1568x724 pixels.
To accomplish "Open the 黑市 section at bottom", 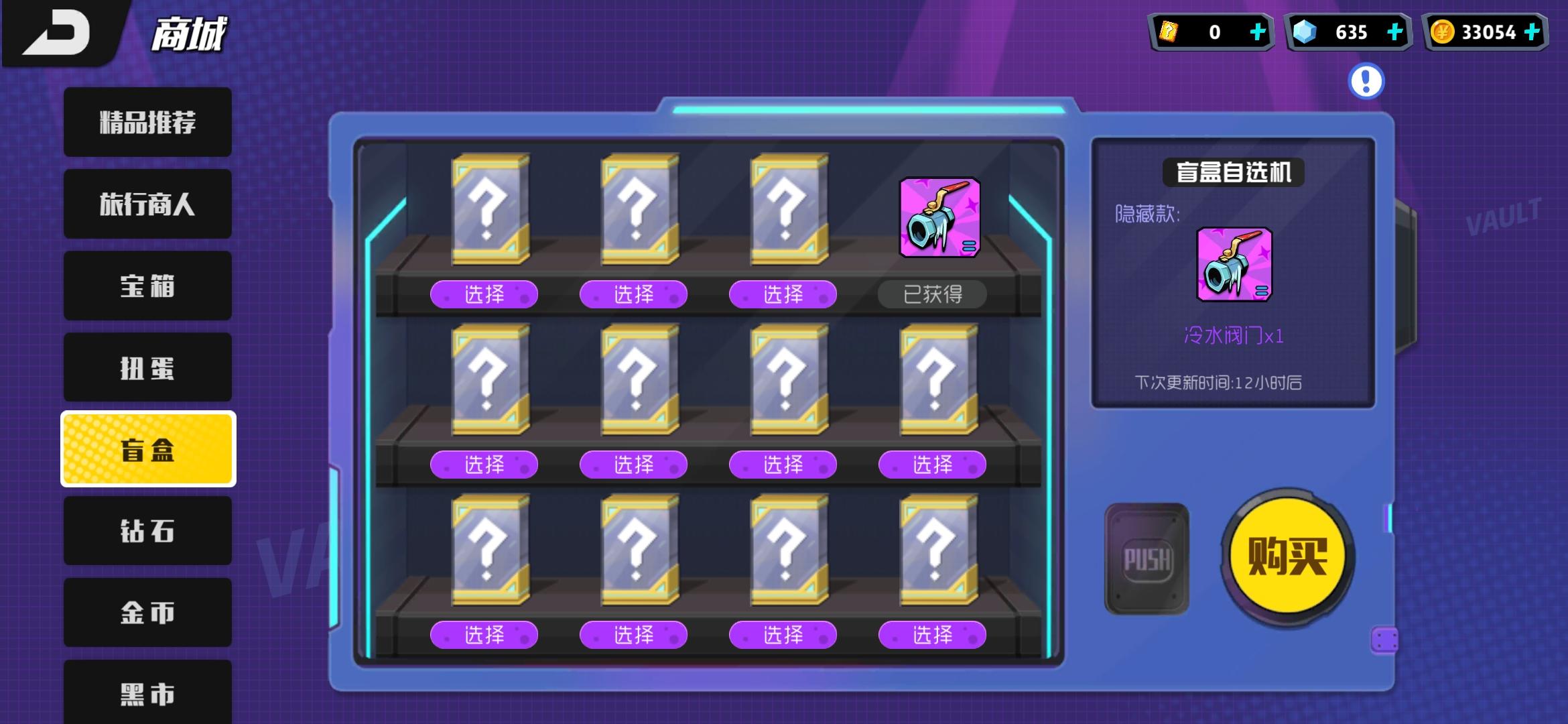I will click(146, 695).
